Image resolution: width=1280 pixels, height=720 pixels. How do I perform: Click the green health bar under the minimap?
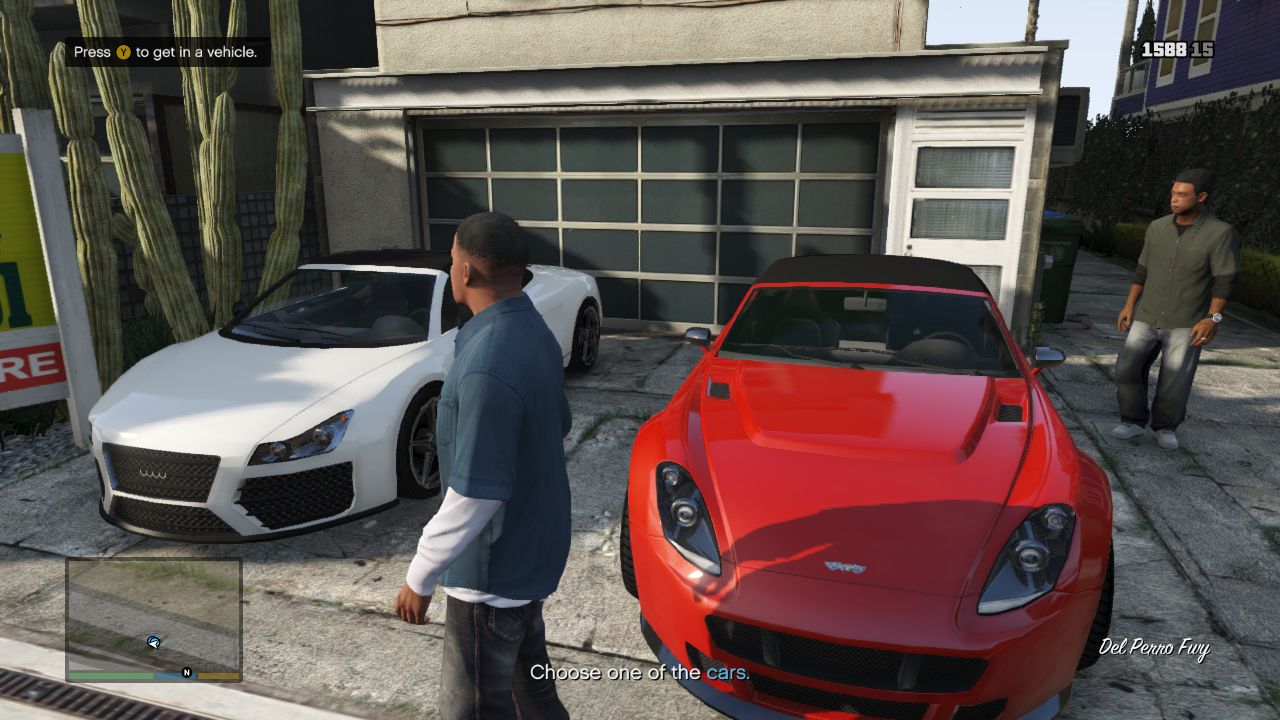coord(110,674)
